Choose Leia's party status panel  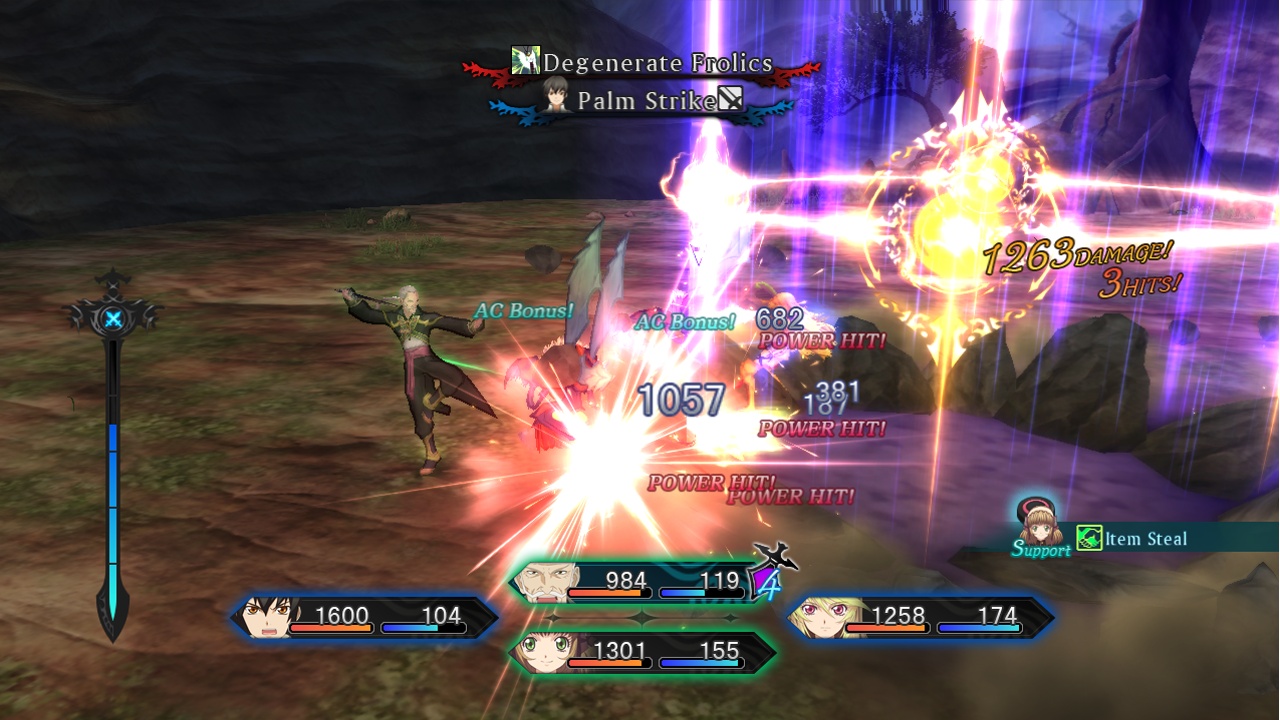pos(641,652)
